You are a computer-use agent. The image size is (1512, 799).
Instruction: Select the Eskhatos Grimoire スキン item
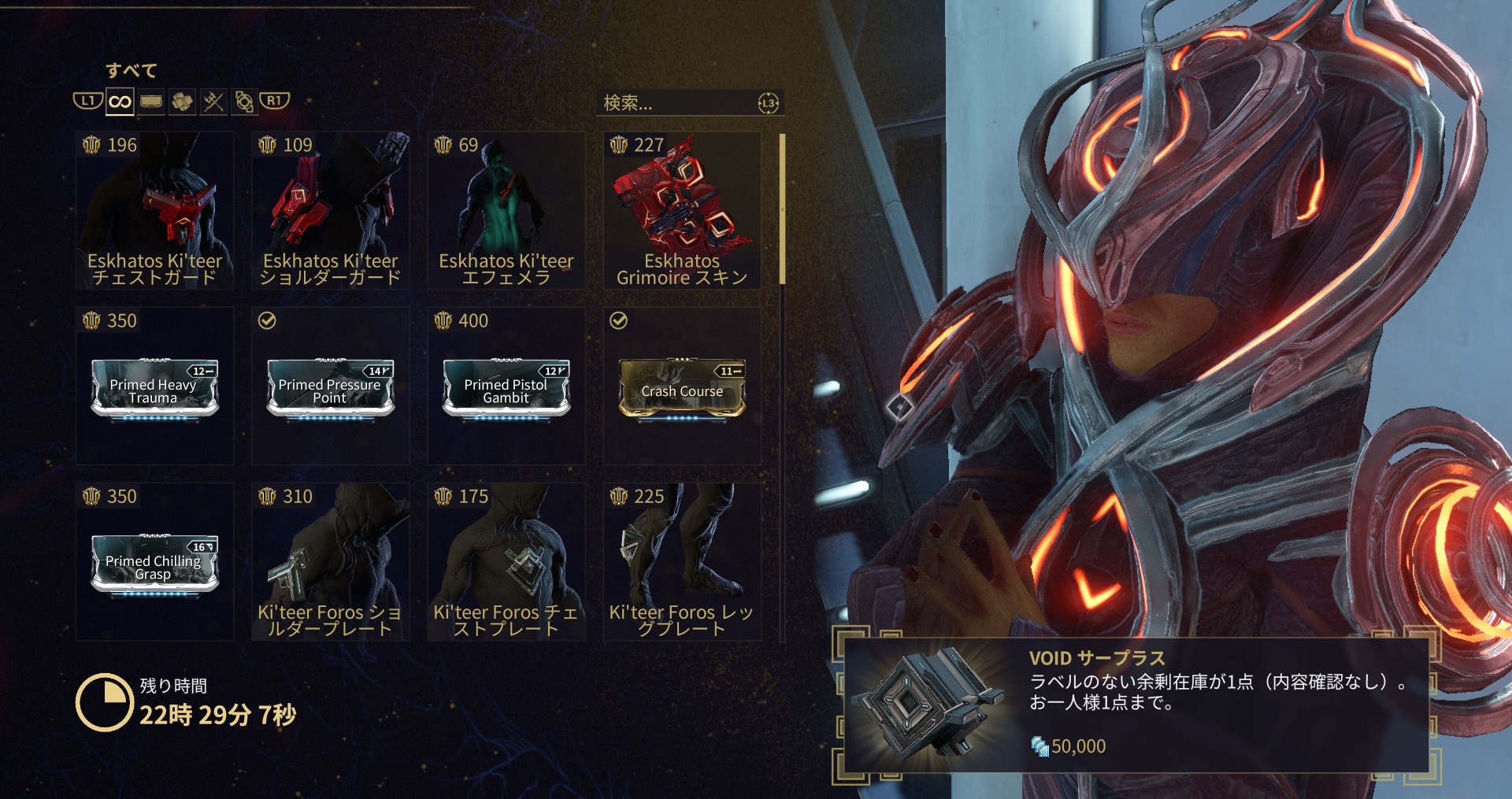[x=682, y=209]
